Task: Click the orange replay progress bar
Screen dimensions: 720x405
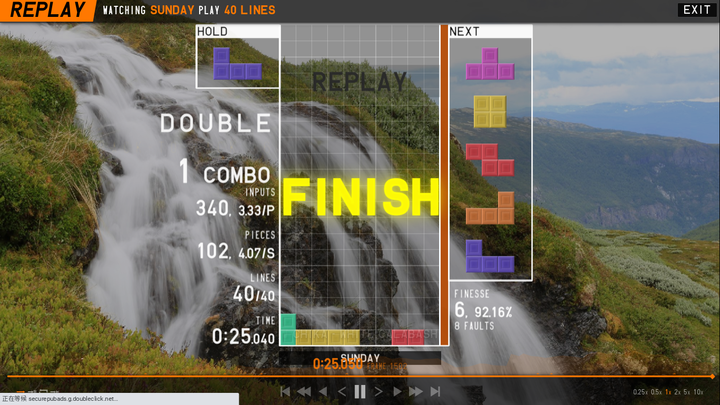Action: tap(360, 376)
